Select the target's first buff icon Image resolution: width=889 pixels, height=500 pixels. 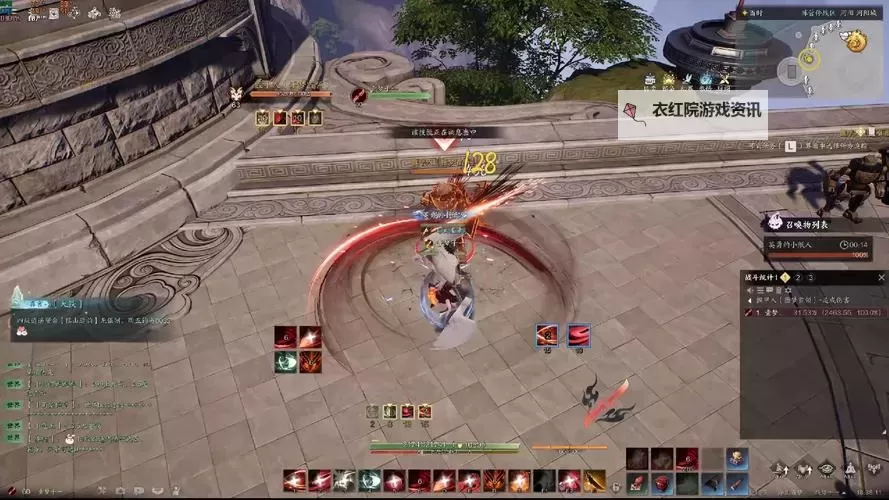pos(262,118)
